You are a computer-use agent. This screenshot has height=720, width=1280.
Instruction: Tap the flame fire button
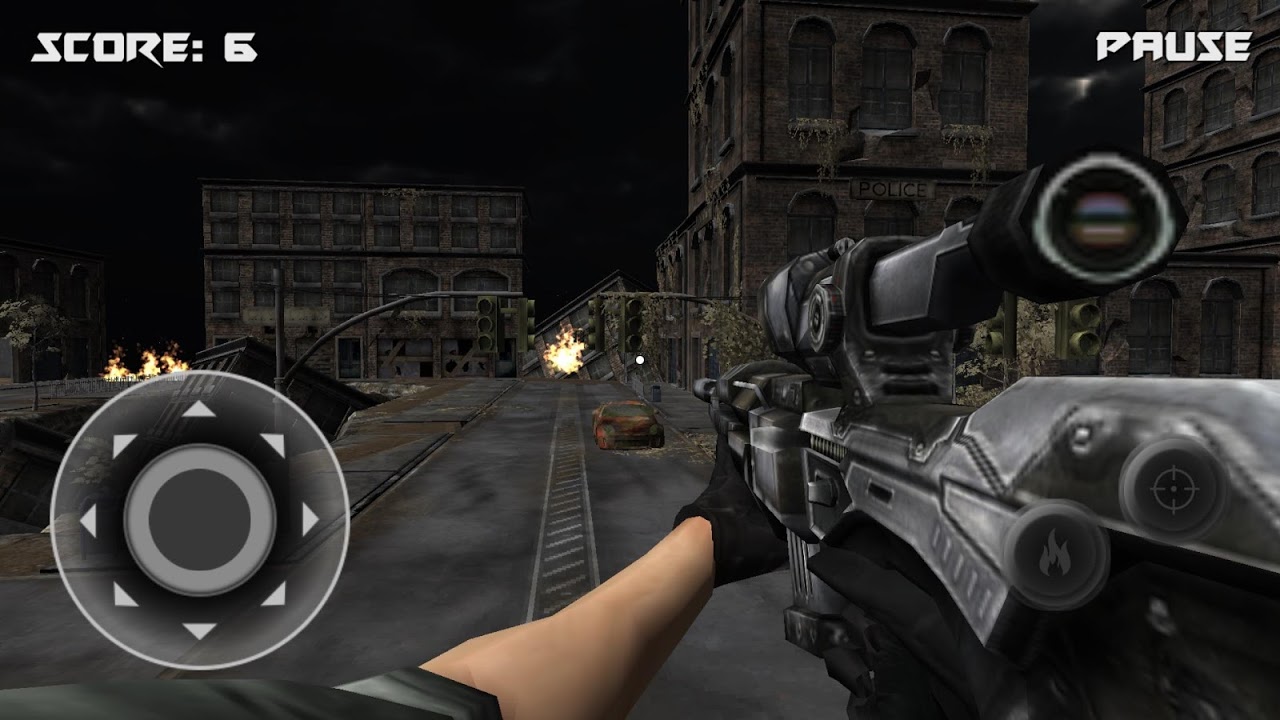tap(1055, 554)
